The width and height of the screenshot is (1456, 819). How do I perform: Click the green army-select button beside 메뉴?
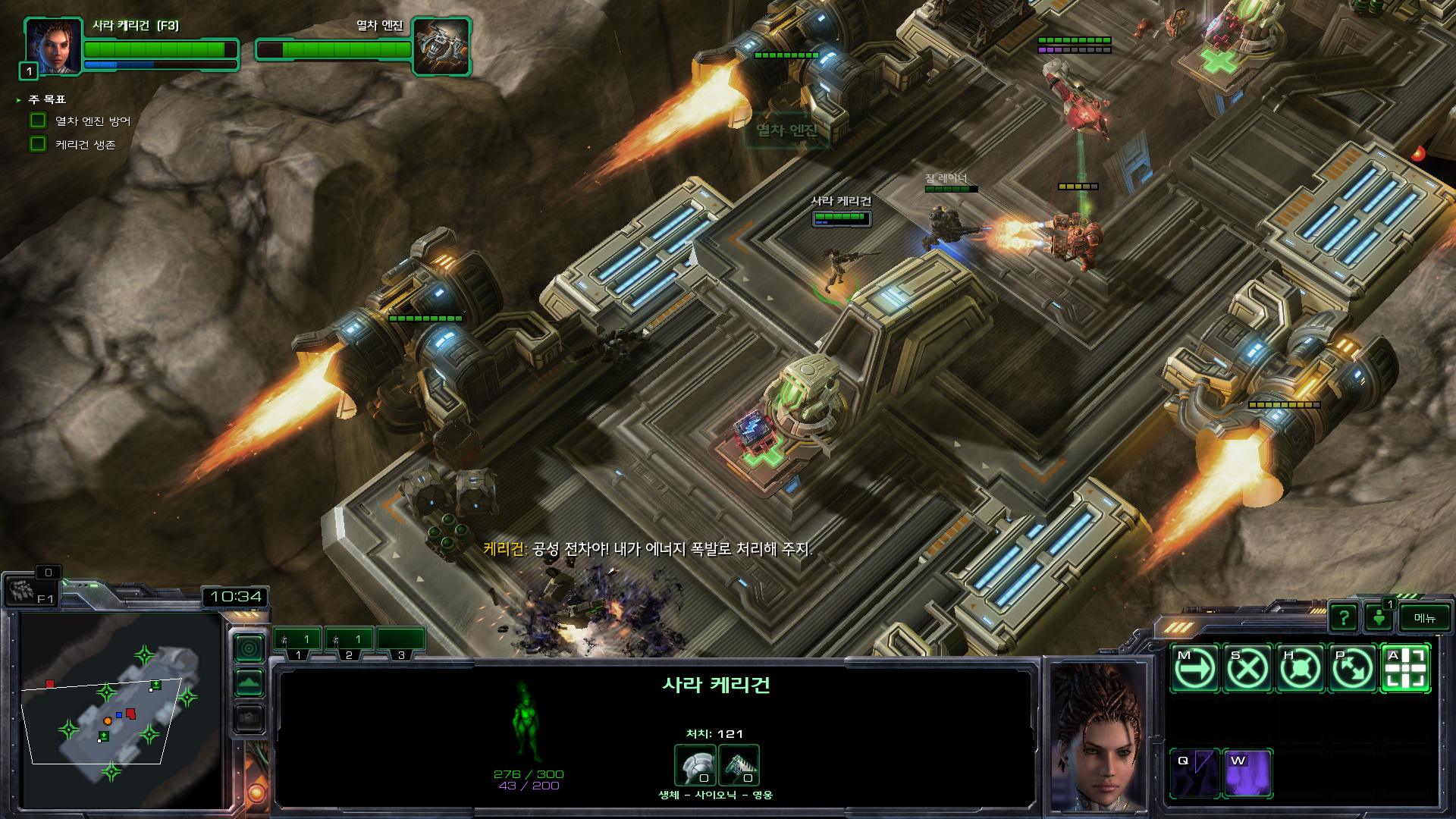click(1379, 618)
